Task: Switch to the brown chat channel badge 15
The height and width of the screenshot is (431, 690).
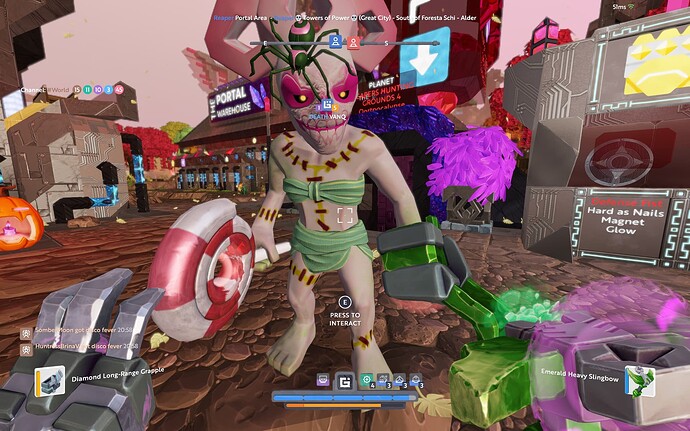Action: [x=76, y=90]
